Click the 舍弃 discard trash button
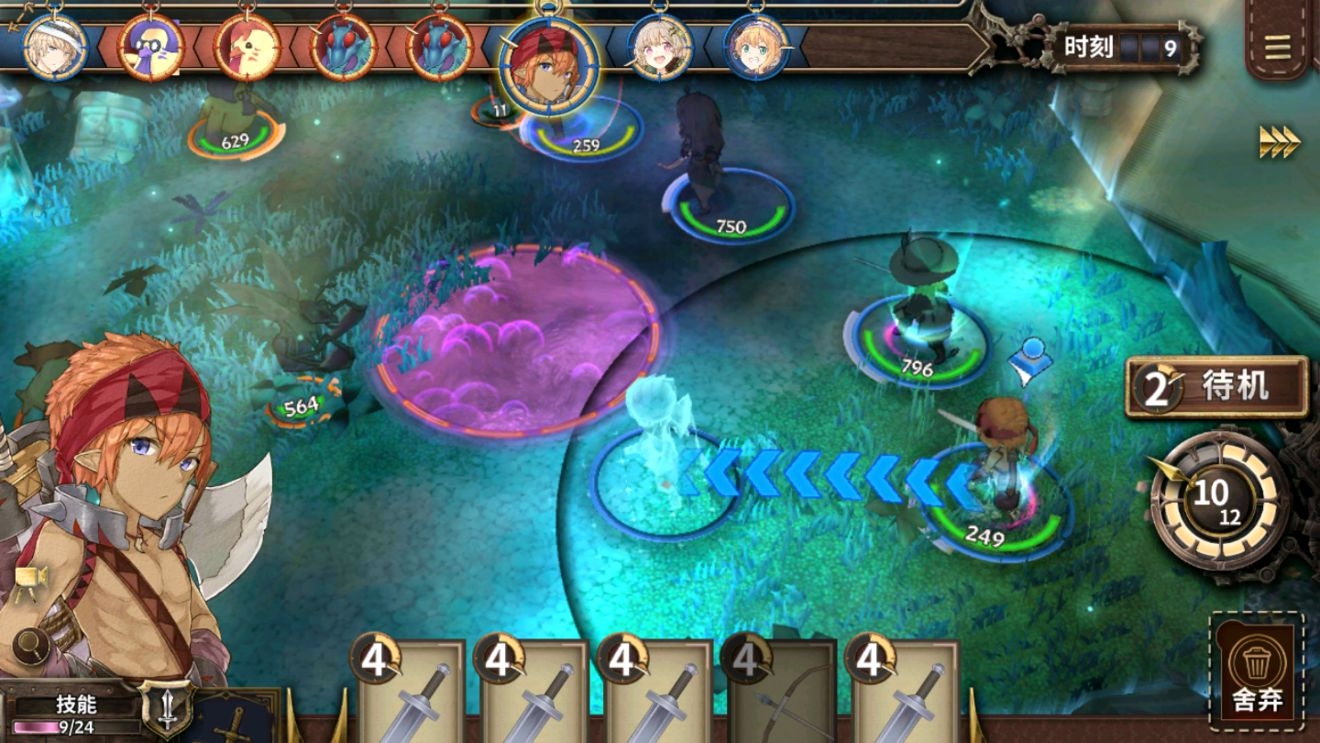 tap(1256, 672)
